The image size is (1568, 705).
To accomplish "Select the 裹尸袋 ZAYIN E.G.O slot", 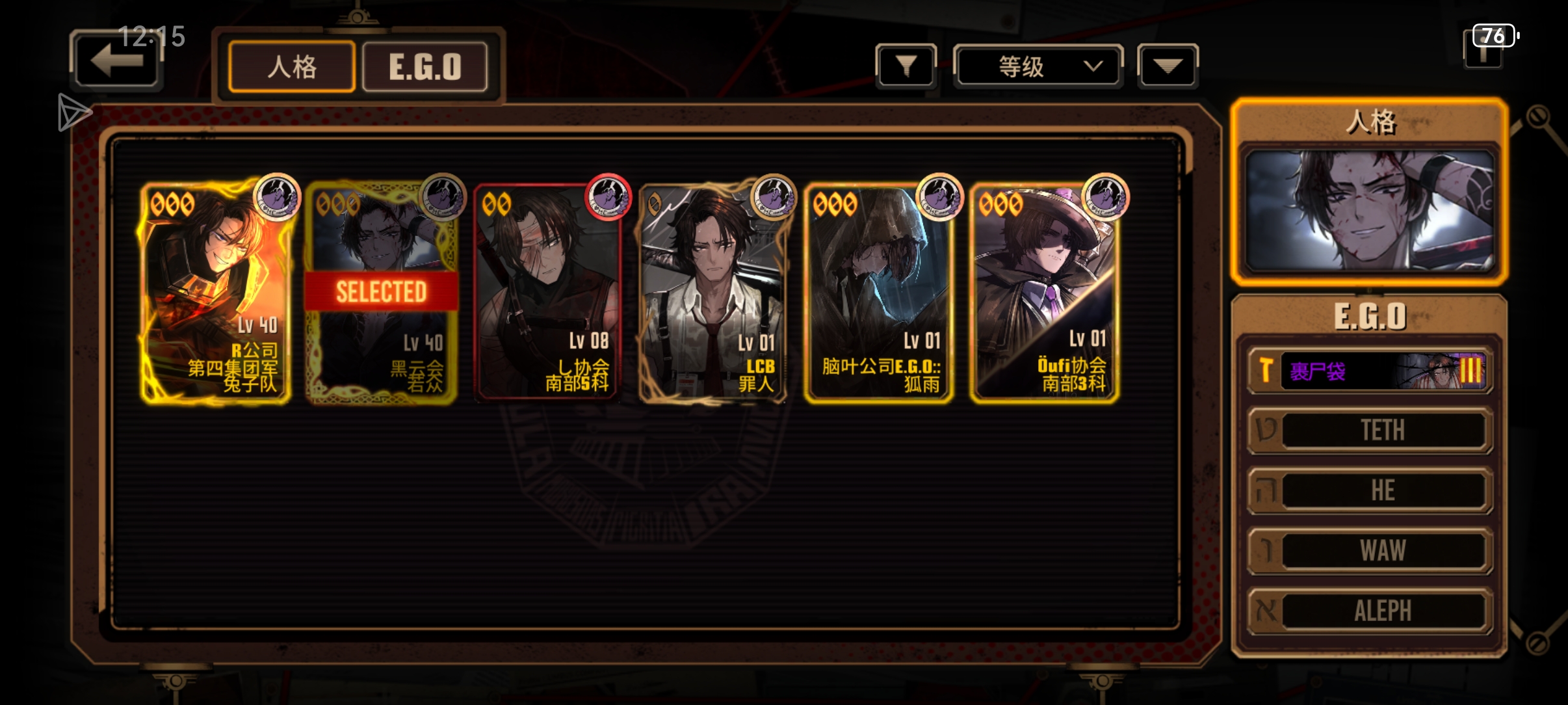I will pos(1370,371).
